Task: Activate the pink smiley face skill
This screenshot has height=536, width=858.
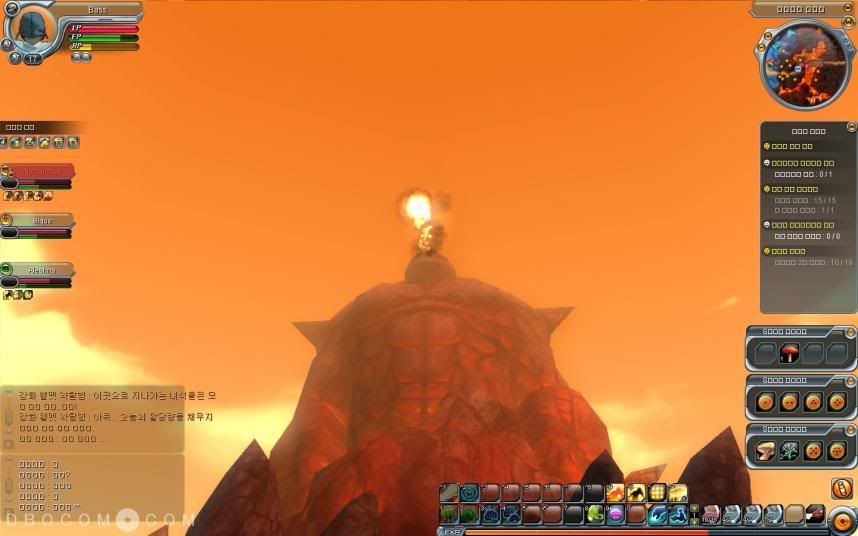Action: [616, 514]
